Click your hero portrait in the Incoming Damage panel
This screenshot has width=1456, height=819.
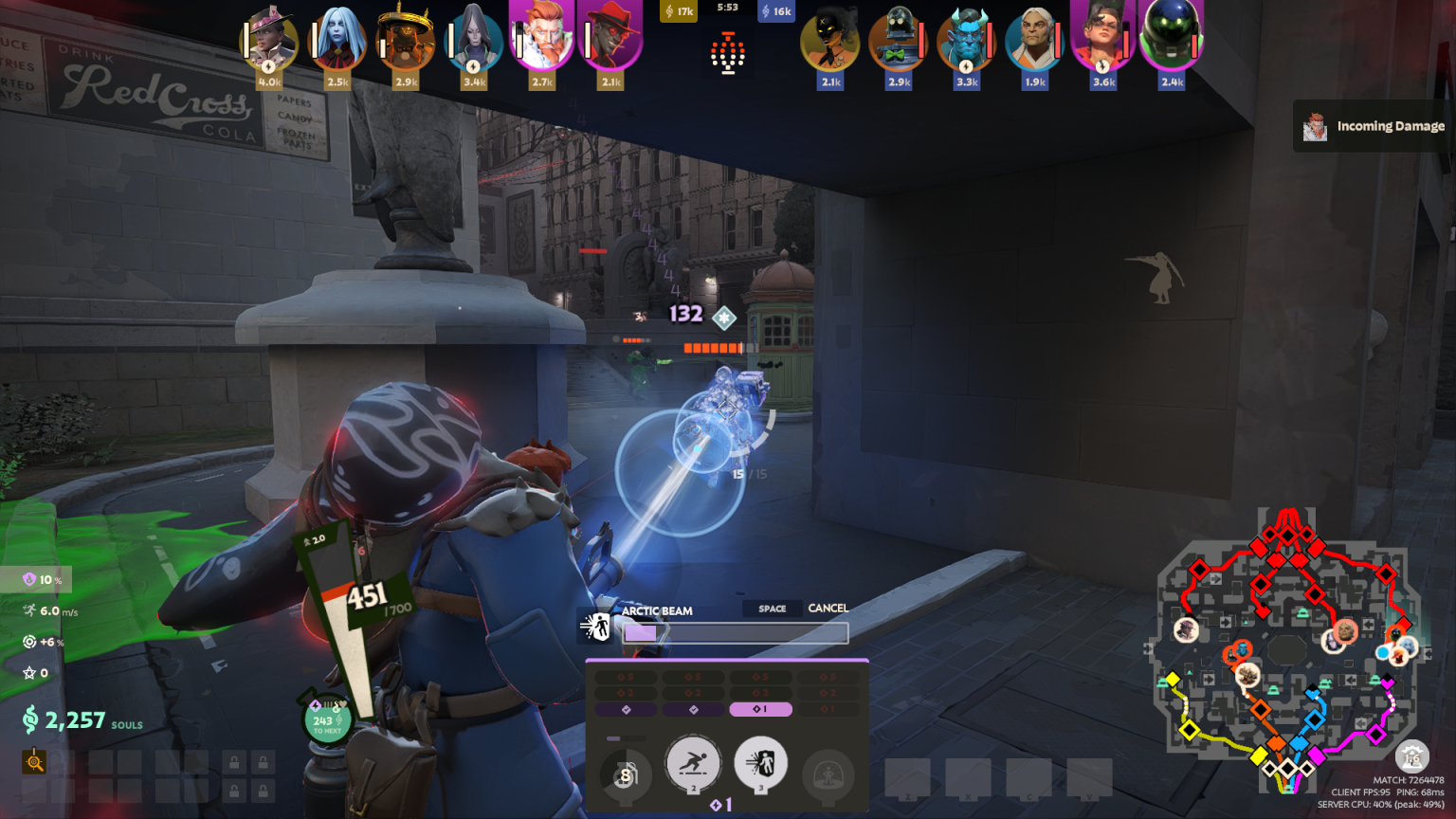(x=1315, y=124)
